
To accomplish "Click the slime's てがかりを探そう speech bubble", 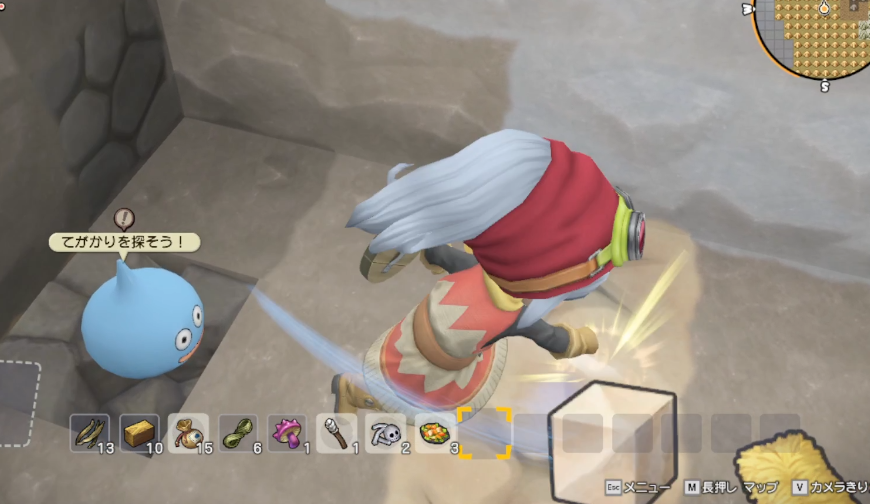I will 124,242.
